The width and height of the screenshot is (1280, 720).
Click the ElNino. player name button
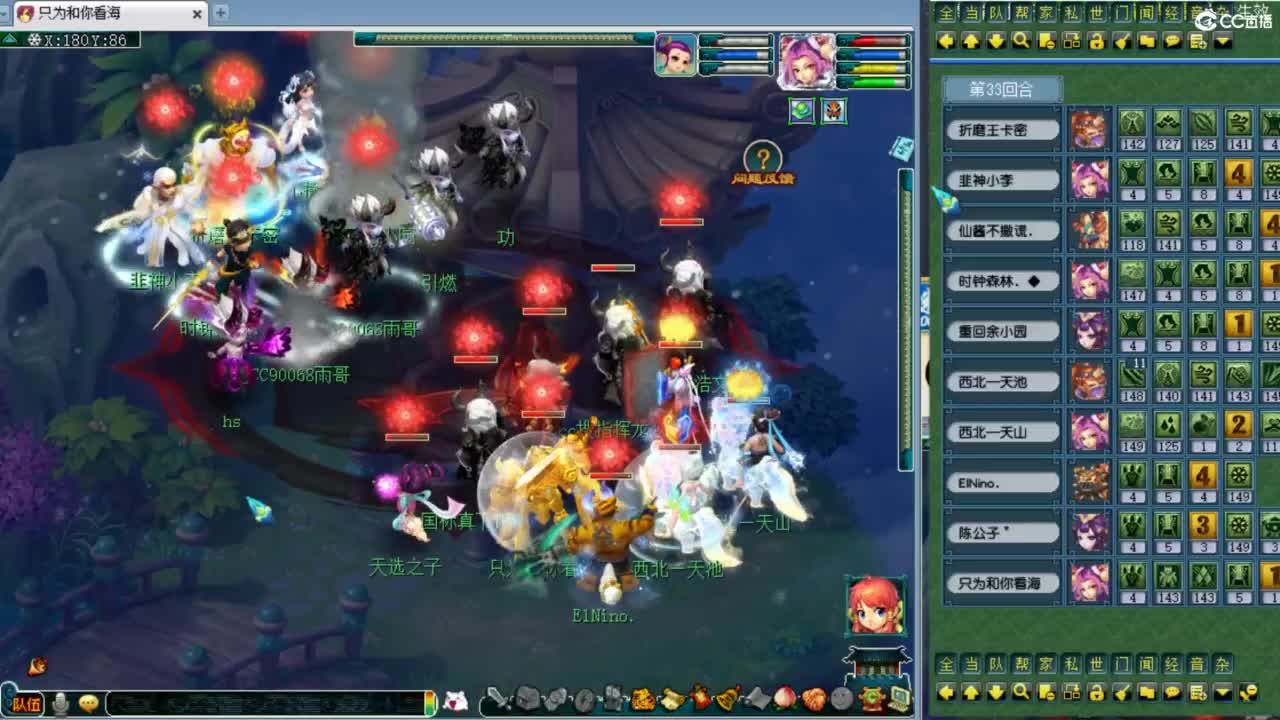coord(1002,482)
